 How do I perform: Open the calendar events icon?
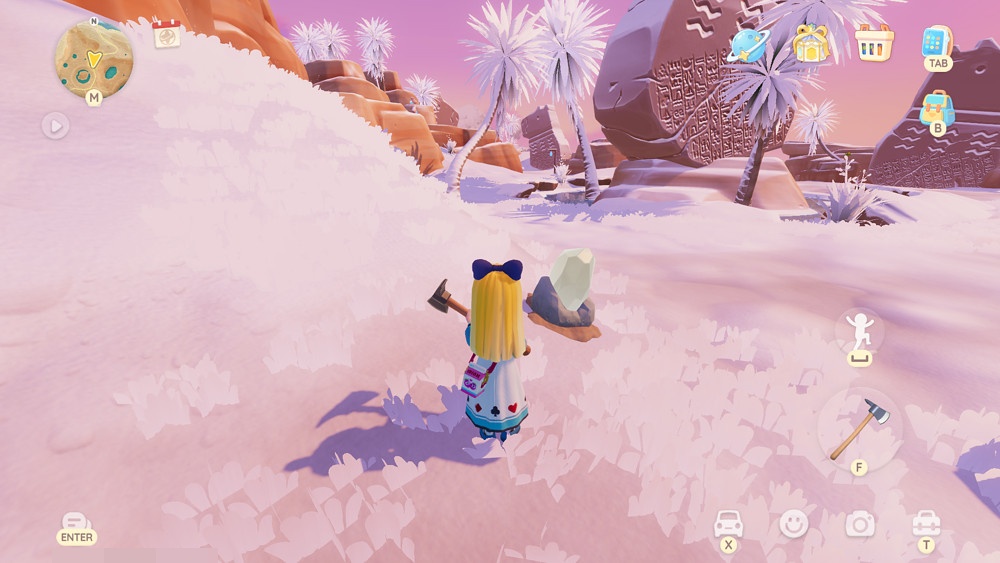pyautogui.click(x=167, y=34)
